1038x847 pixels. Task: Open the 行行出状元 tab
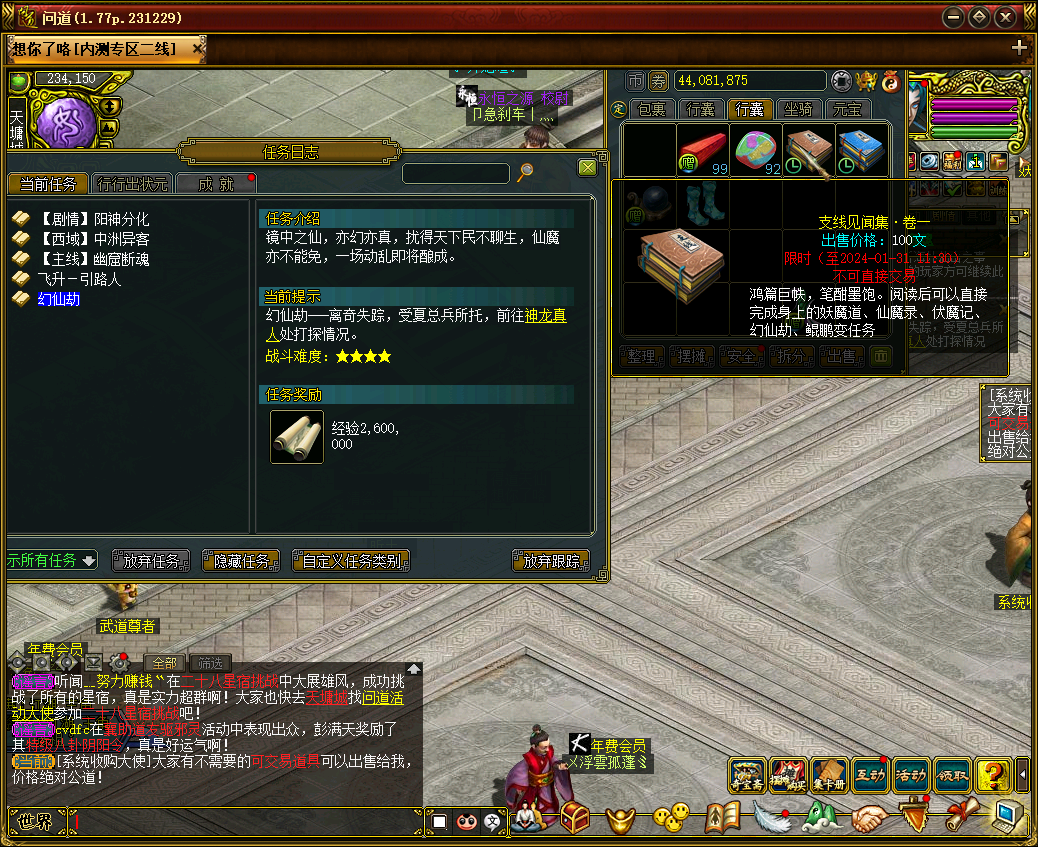click(x=132, y=184)
